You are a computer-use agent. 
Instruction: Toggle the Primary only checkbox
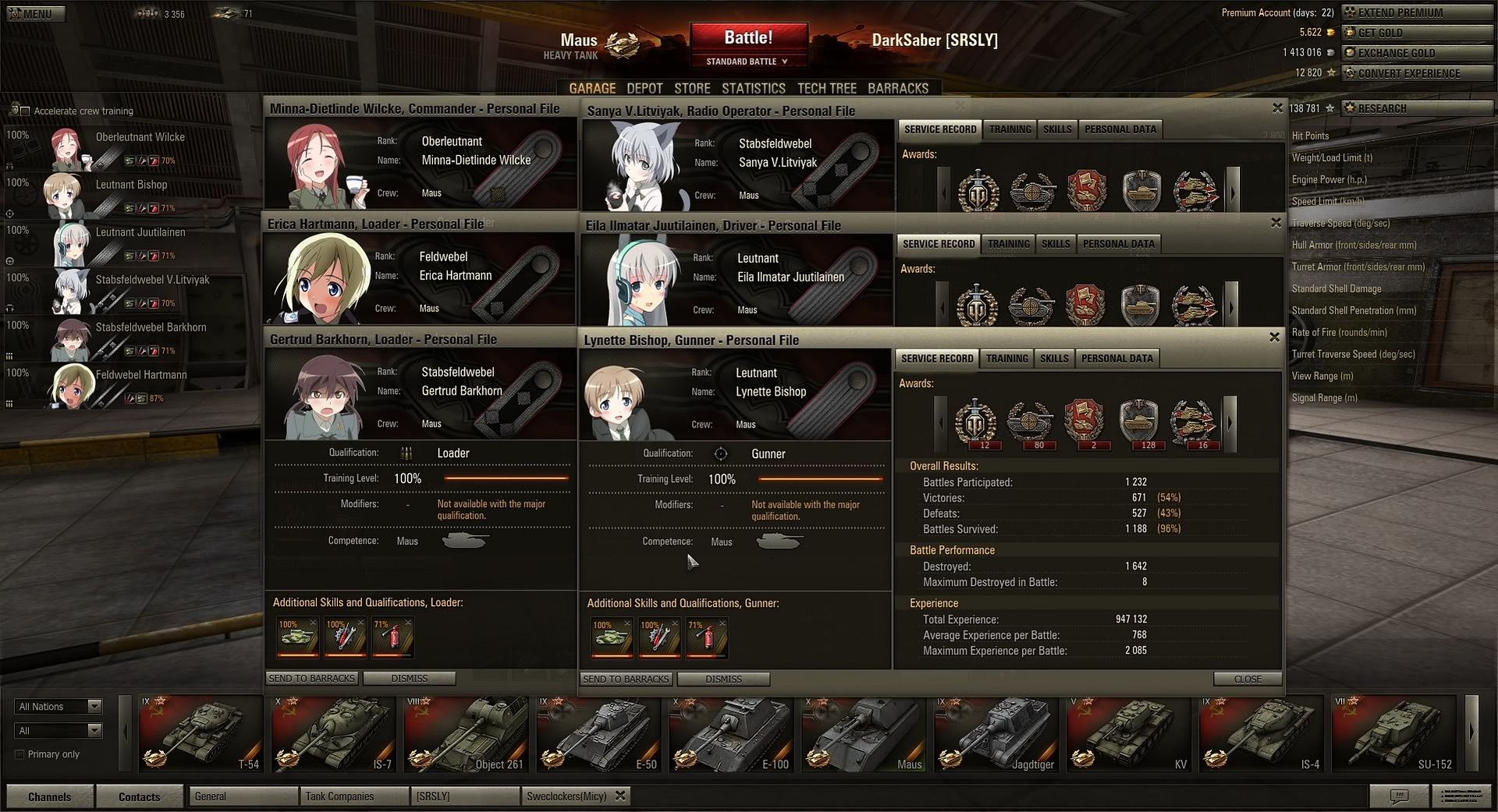(20, 754)
